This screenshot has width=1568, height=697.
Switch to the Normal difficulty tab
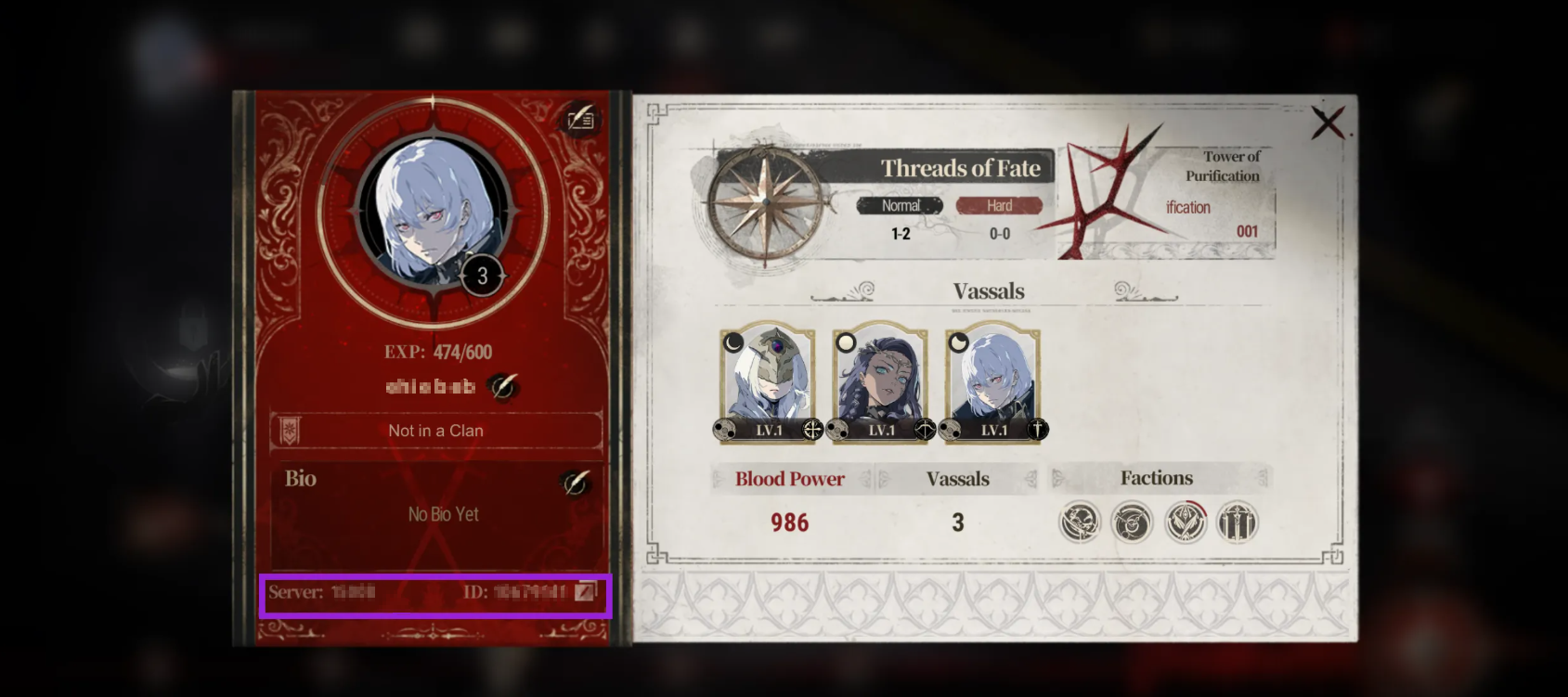(x=899, y=205)
